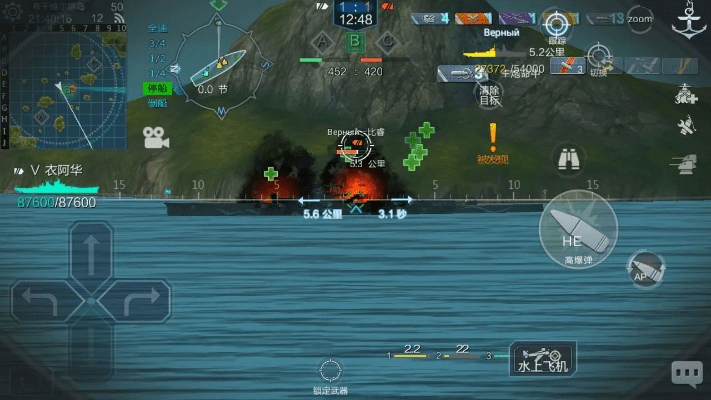Select the 1/2 speed setting

click(x=158, y=58)
